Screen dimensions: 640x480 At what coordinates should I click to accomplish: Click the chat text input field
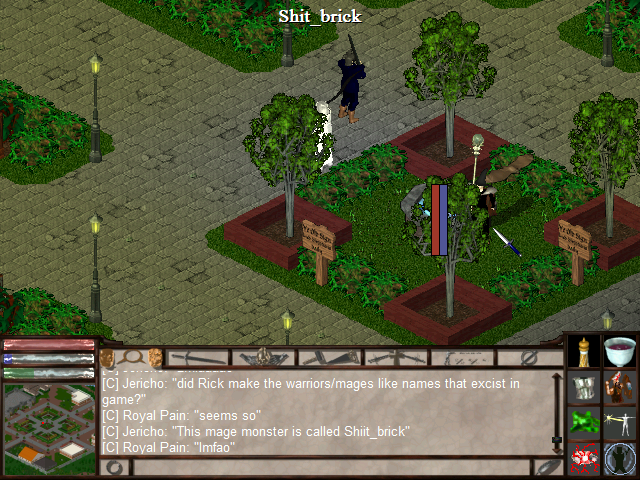click(330, 466)
